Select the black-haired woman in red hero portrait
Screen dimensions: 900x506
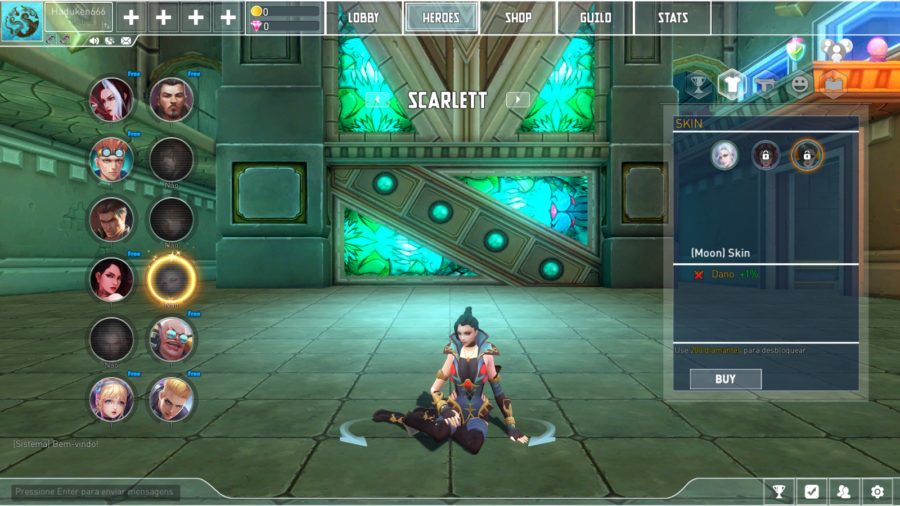click(x=111, y=278)
